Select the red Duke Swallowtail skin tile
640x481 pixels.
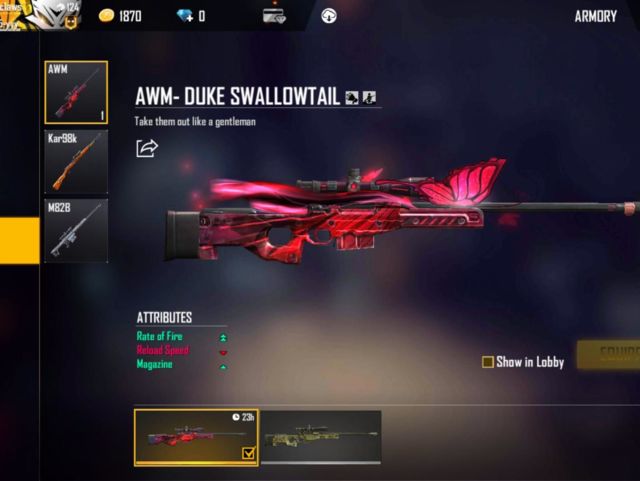pos(196,437)
